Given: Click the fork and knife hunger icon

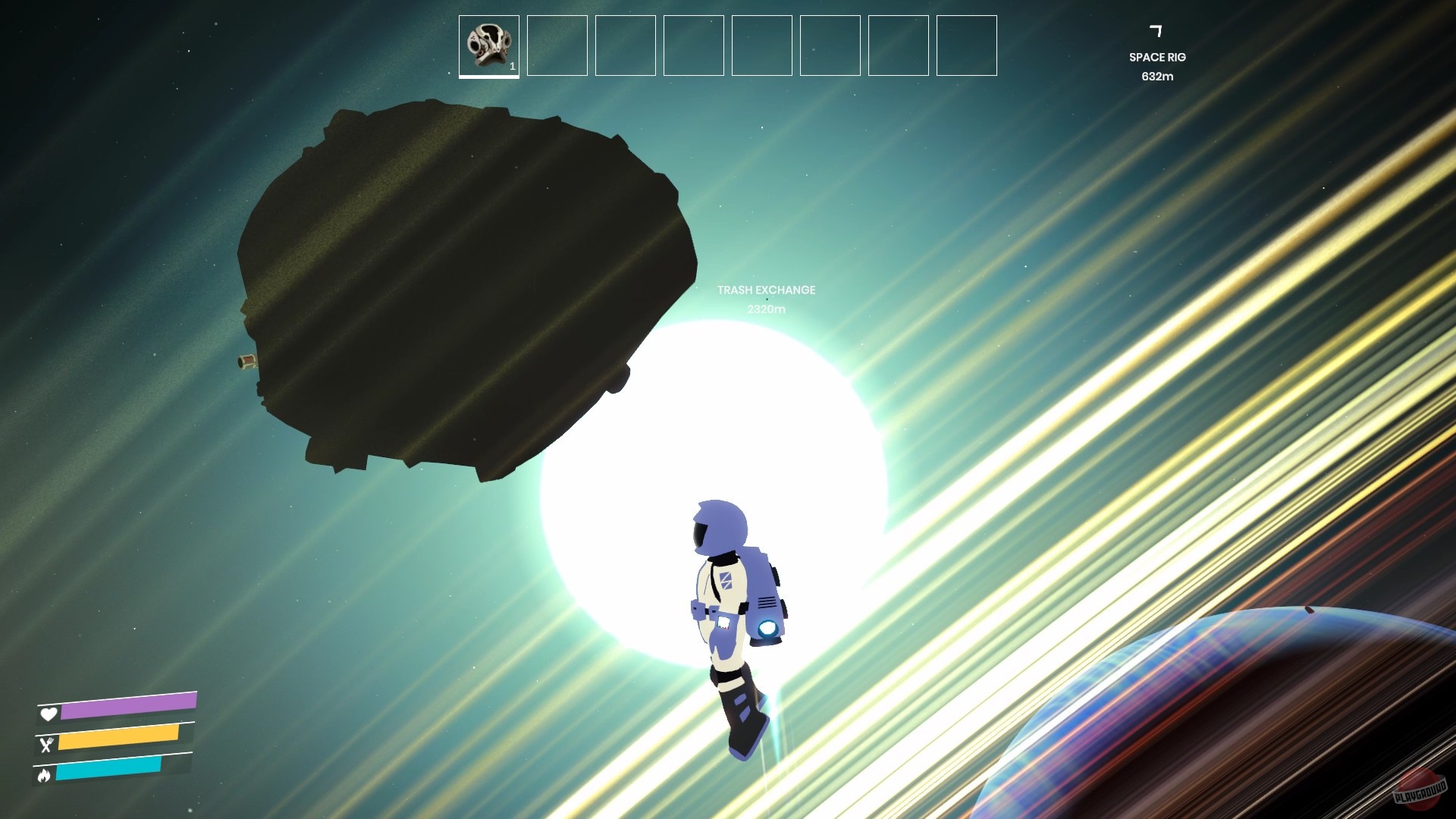Looking at the screenshot, I should click(x=48, y=745).
